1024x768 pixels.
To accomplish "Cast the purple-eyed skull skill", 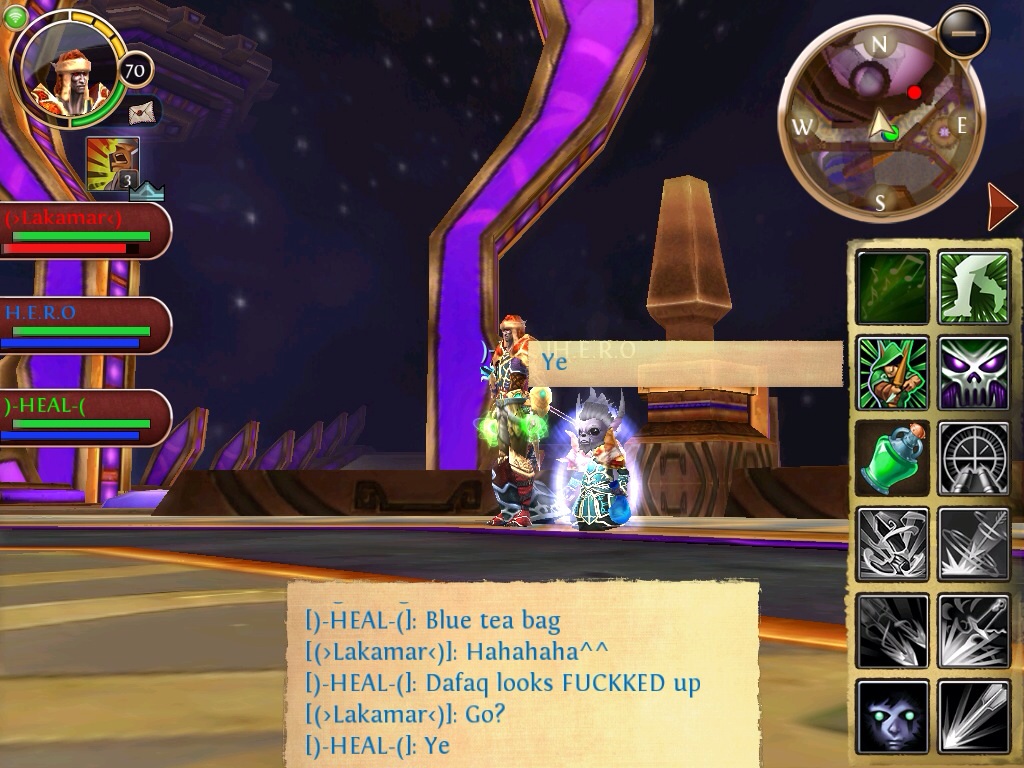I will 974,373.
